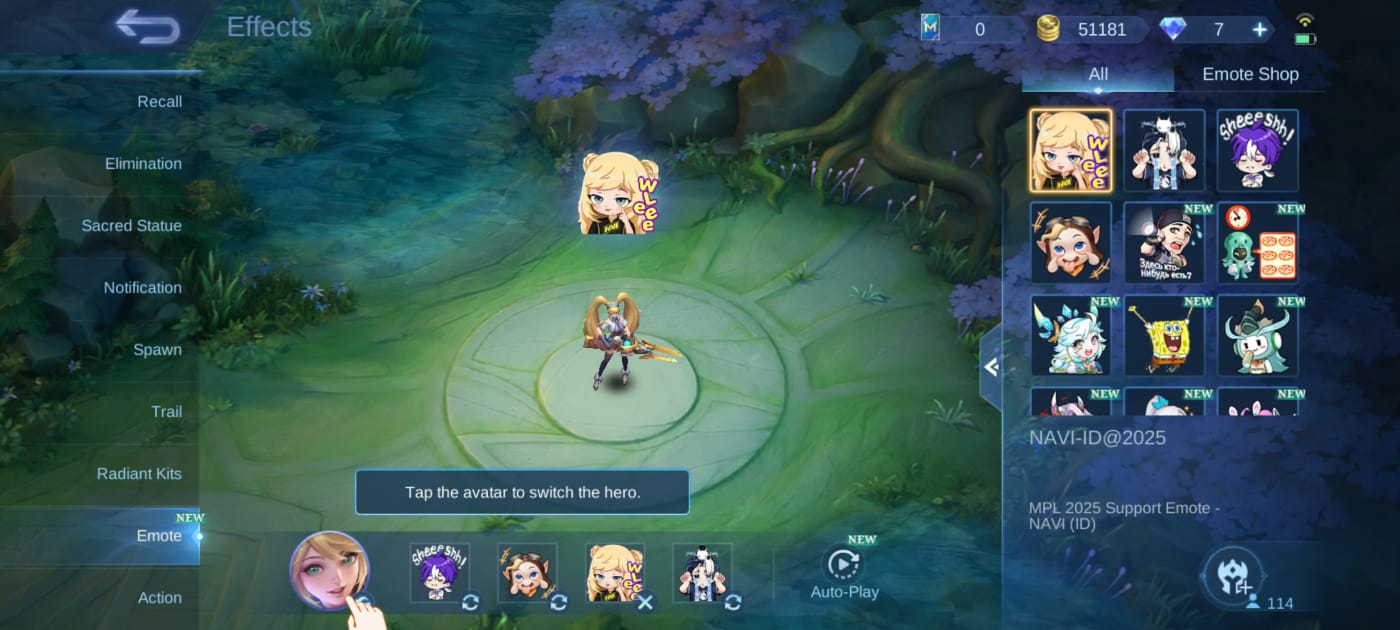Open the Sacred Statue category
The image size is (1400, 630).
(131, 225)
